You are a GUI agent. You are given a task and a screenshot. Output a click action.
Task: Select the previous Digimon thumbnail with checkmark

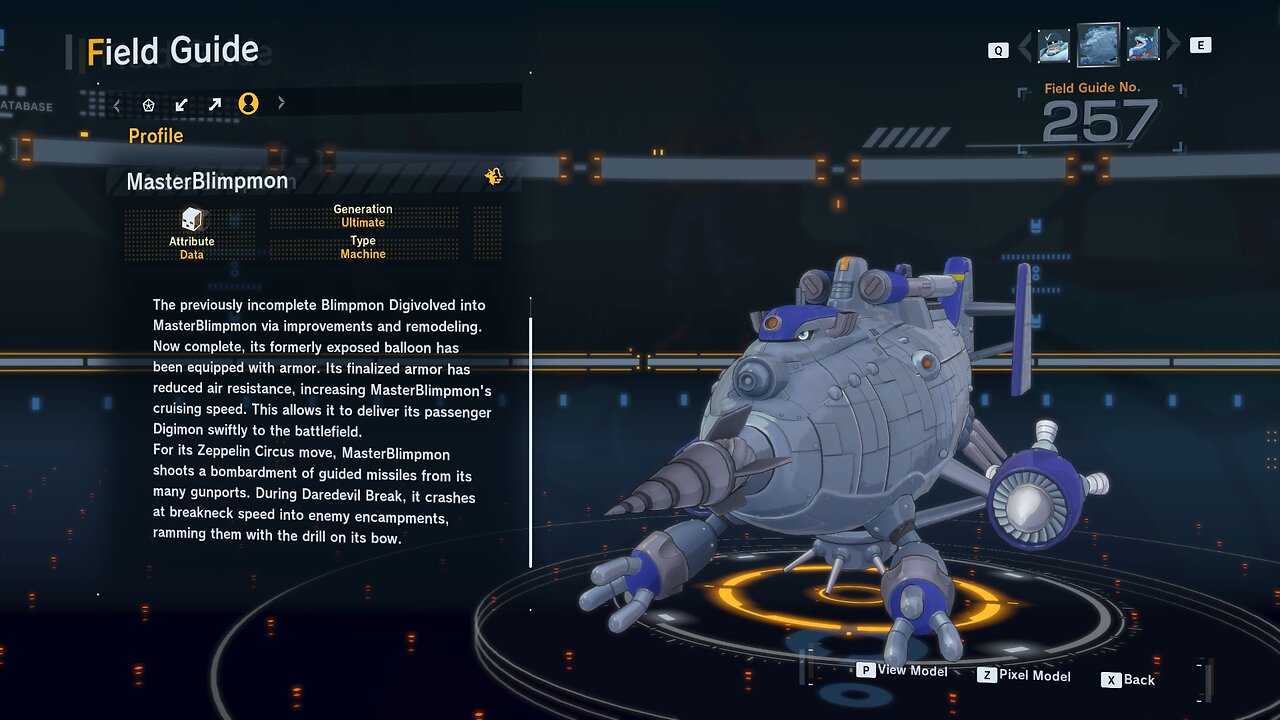(x=1054, y=45)
